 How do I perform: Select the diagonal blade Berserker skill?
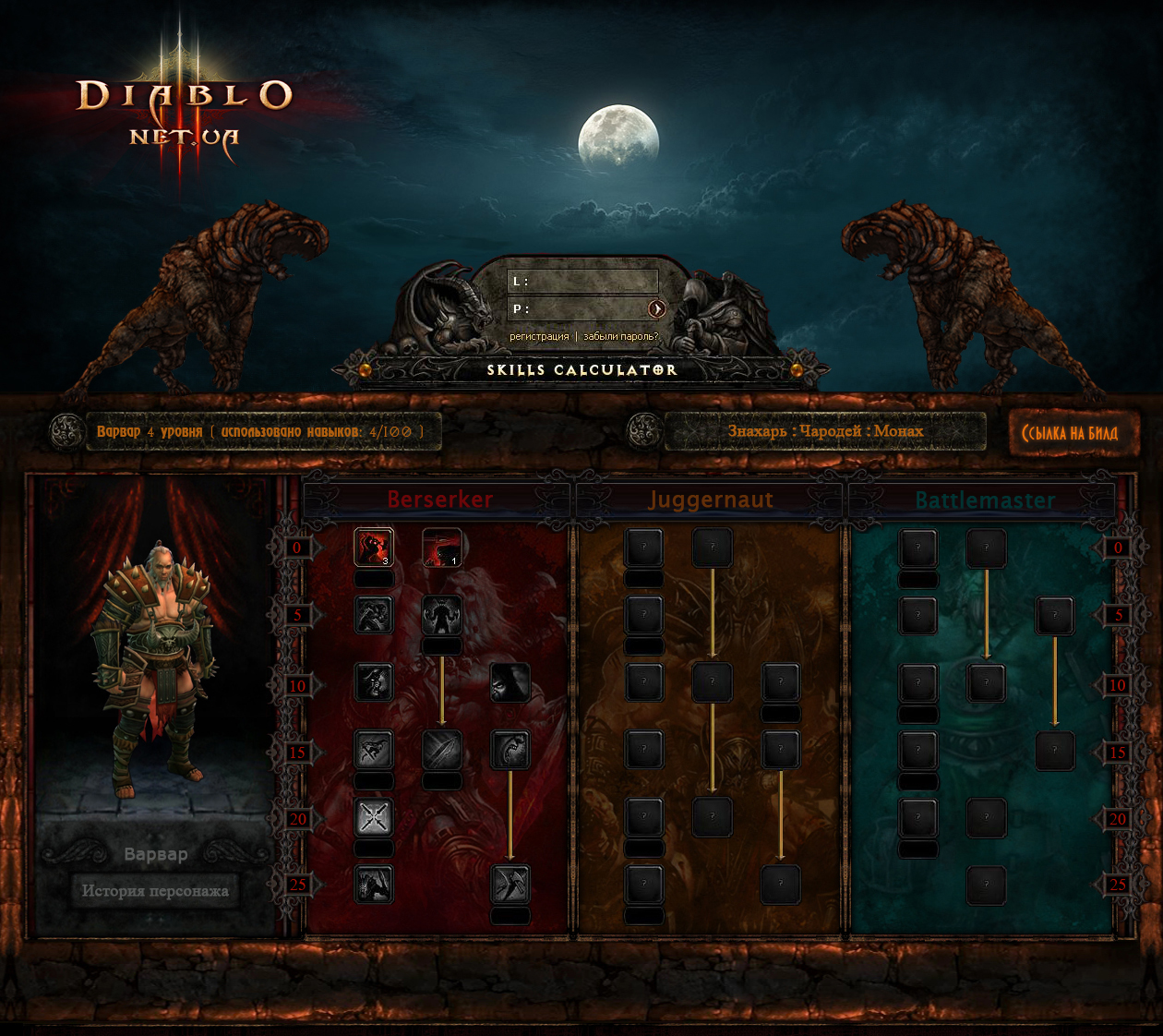(441, 750)
